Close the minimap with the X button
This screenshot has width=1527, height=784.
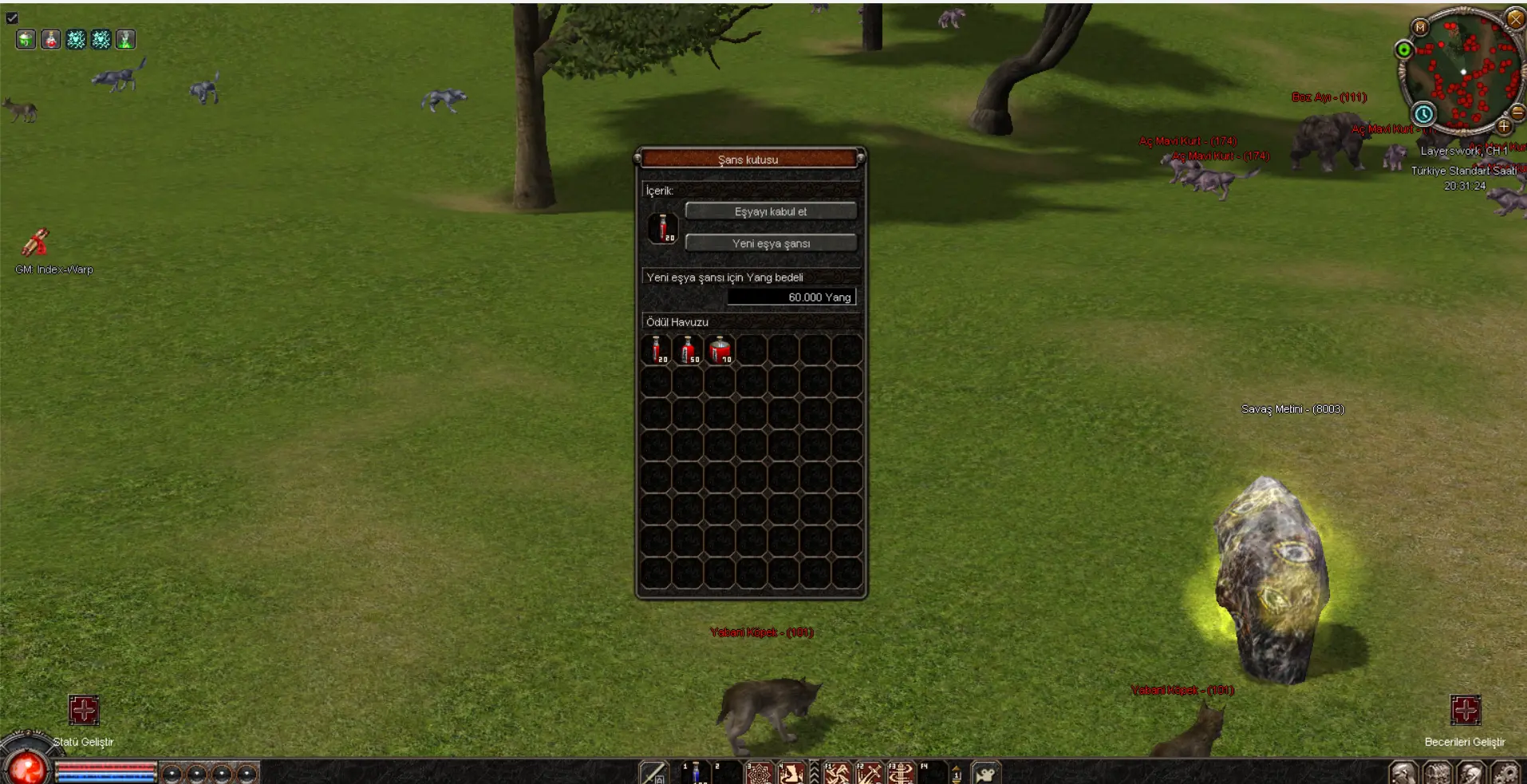tap(1515, 18)
